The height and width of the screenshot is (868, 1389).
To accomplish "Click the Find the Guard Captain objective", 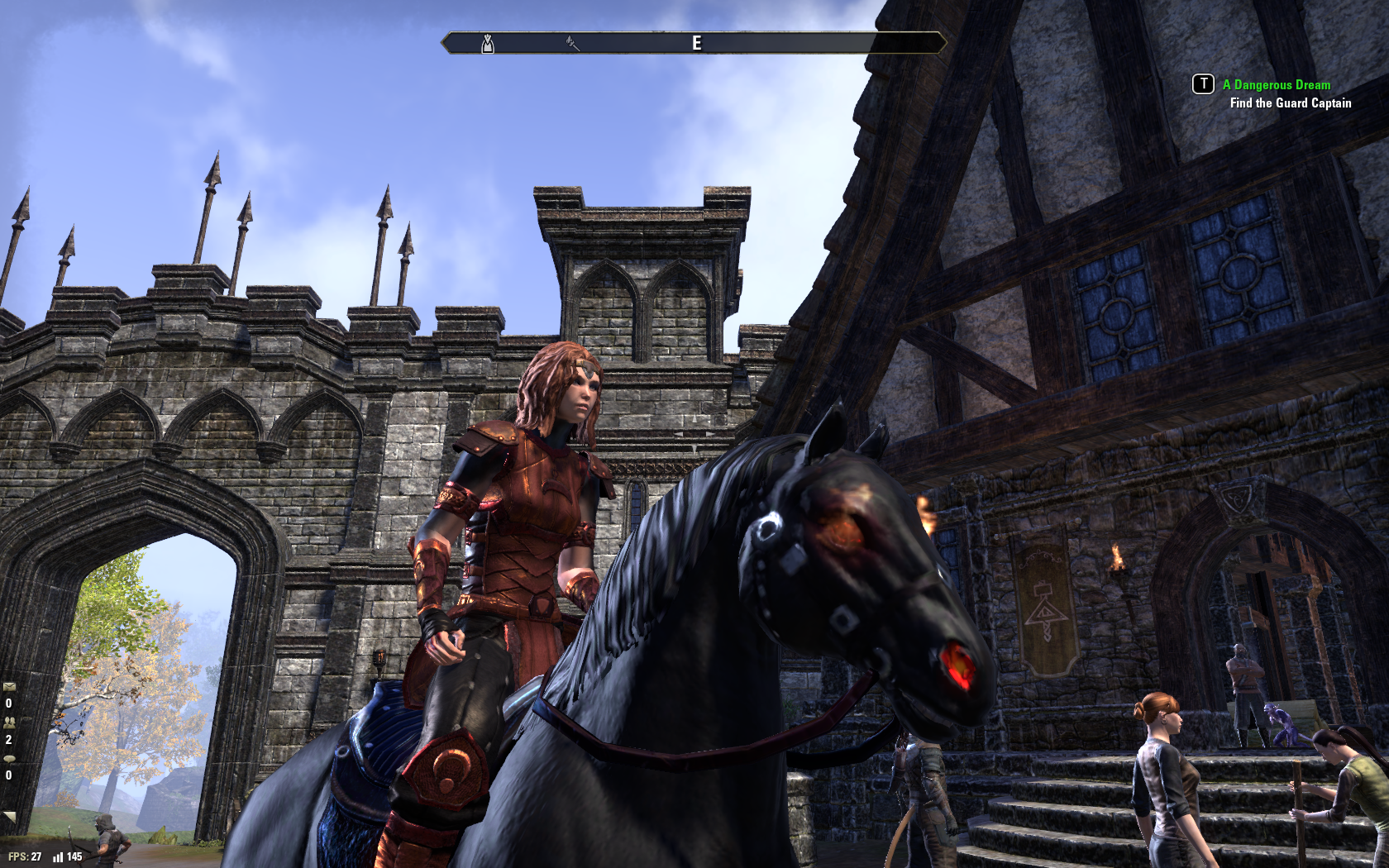I will coord(1290,103).
